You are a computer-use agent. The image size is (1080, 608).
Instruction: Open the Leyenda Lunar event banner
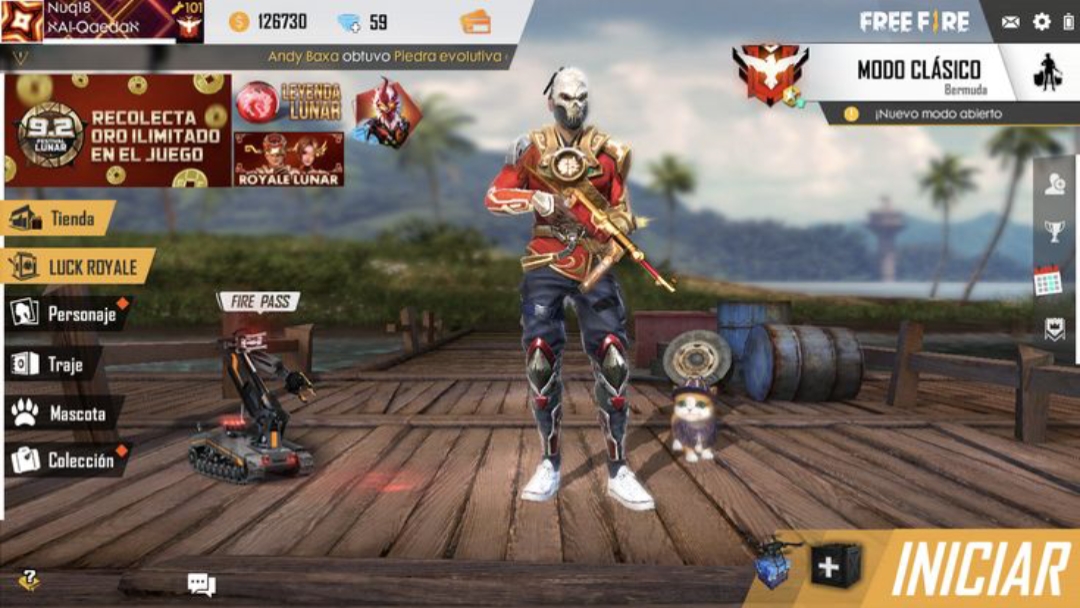pyautogui.click(x=289, y=102)
